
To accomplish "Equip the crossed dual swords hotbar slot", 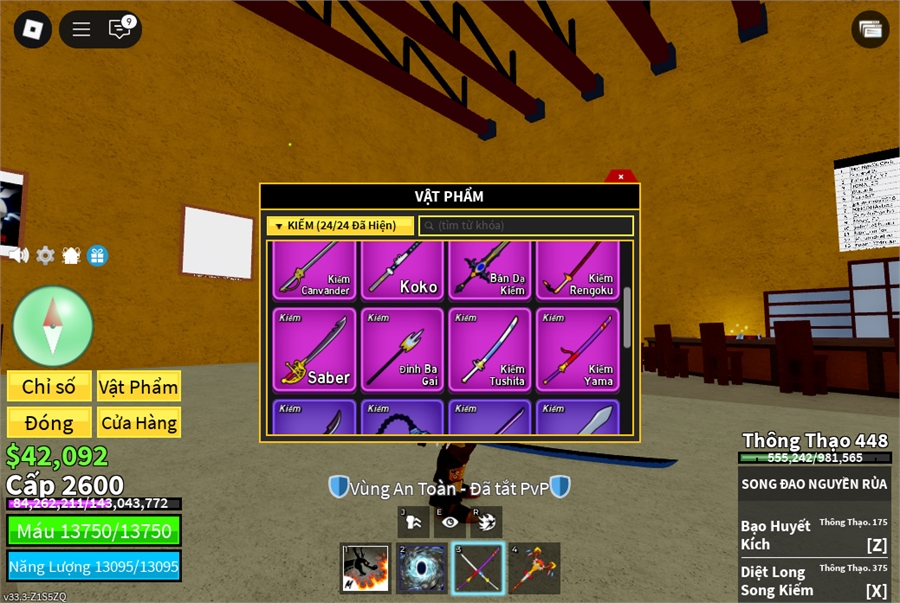I will pyautogui.click(x=477, y=568).
